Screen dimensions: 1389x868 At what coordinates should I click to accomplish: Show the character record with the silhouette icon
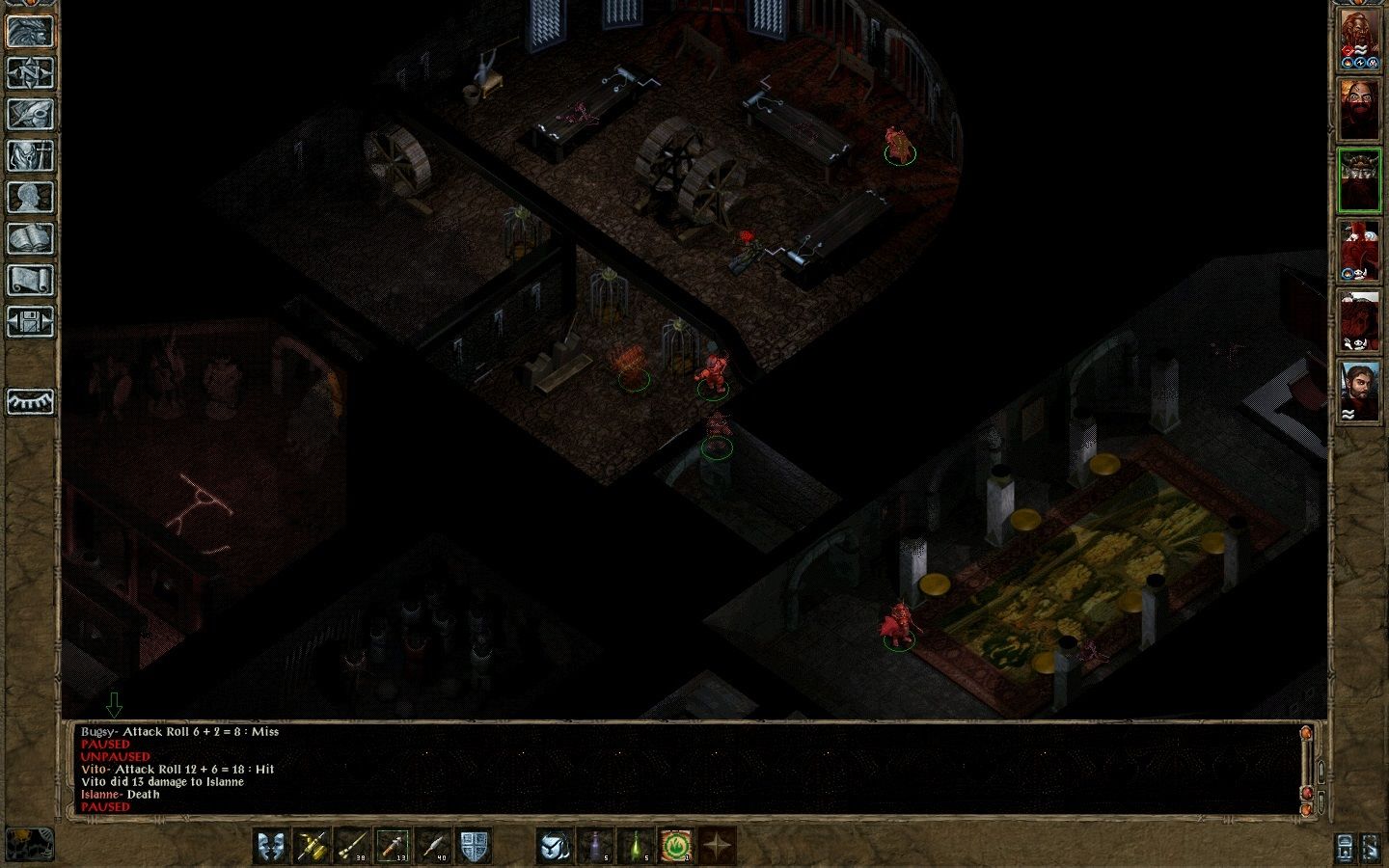click(30, 197)
